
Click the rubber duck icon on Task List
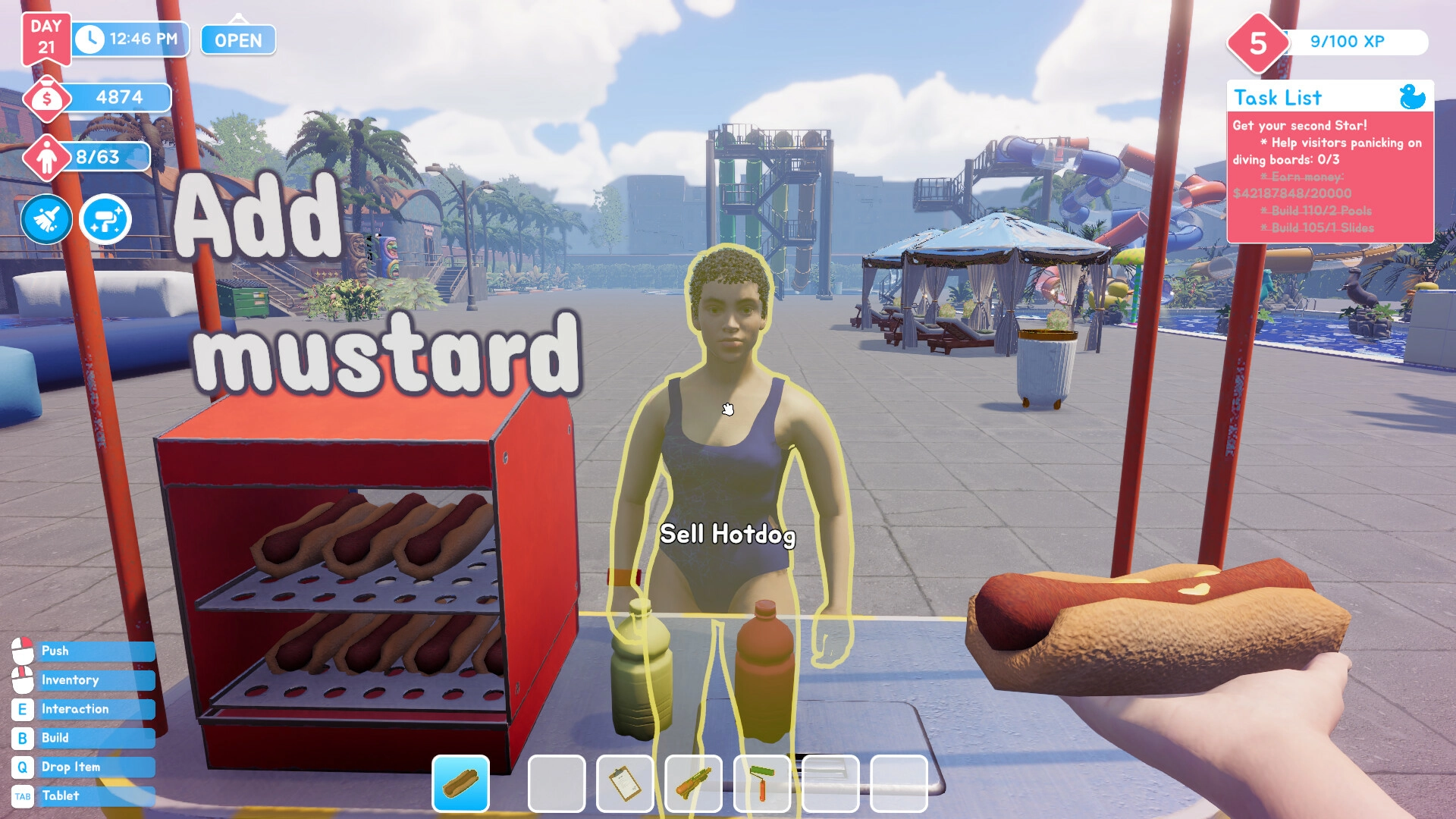1411,97
